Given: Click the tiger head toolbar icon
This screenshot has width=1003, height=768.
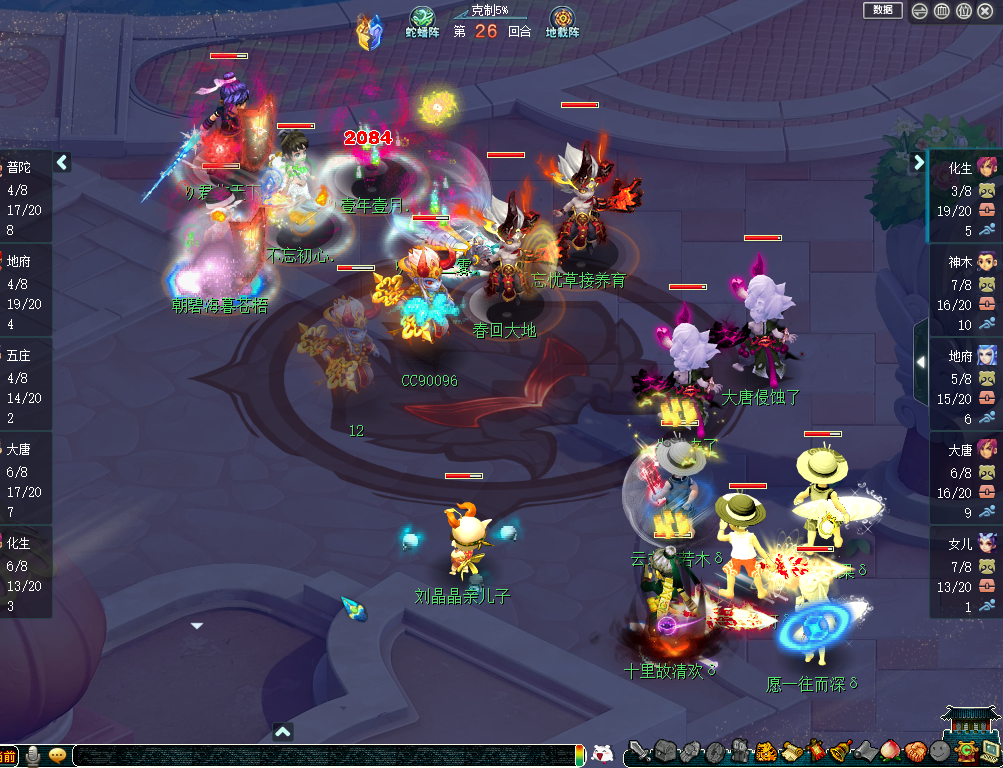Looking at the screenshot, I should (765, 751).
